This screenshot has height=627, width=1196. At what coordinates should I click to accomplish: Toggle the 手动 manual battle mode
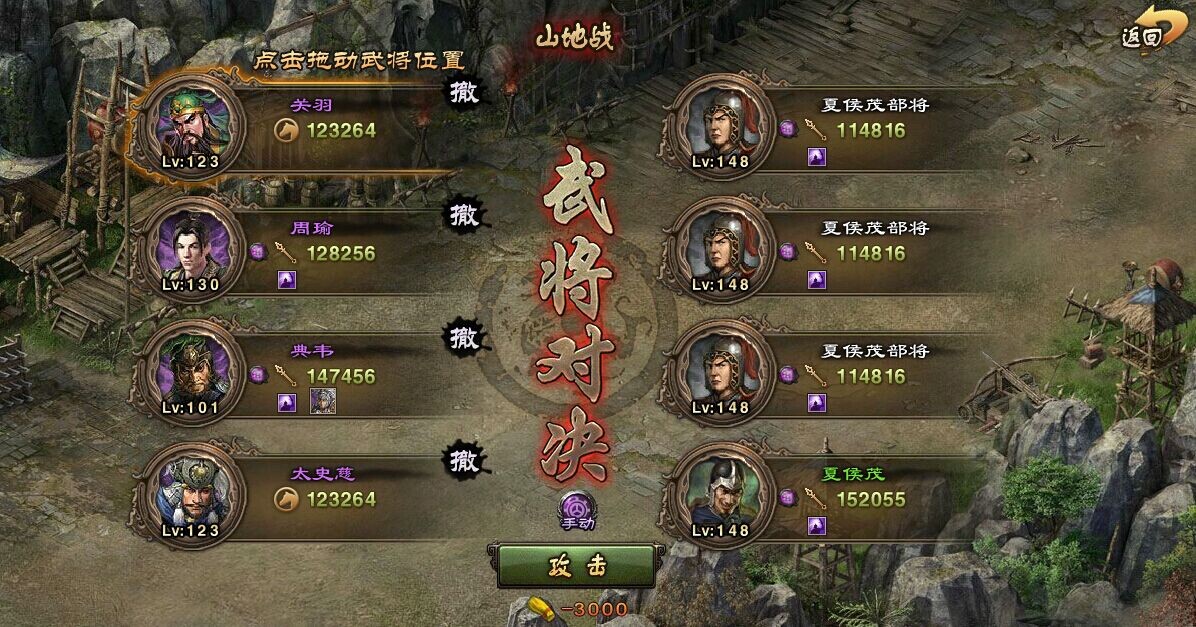[576, 509]
